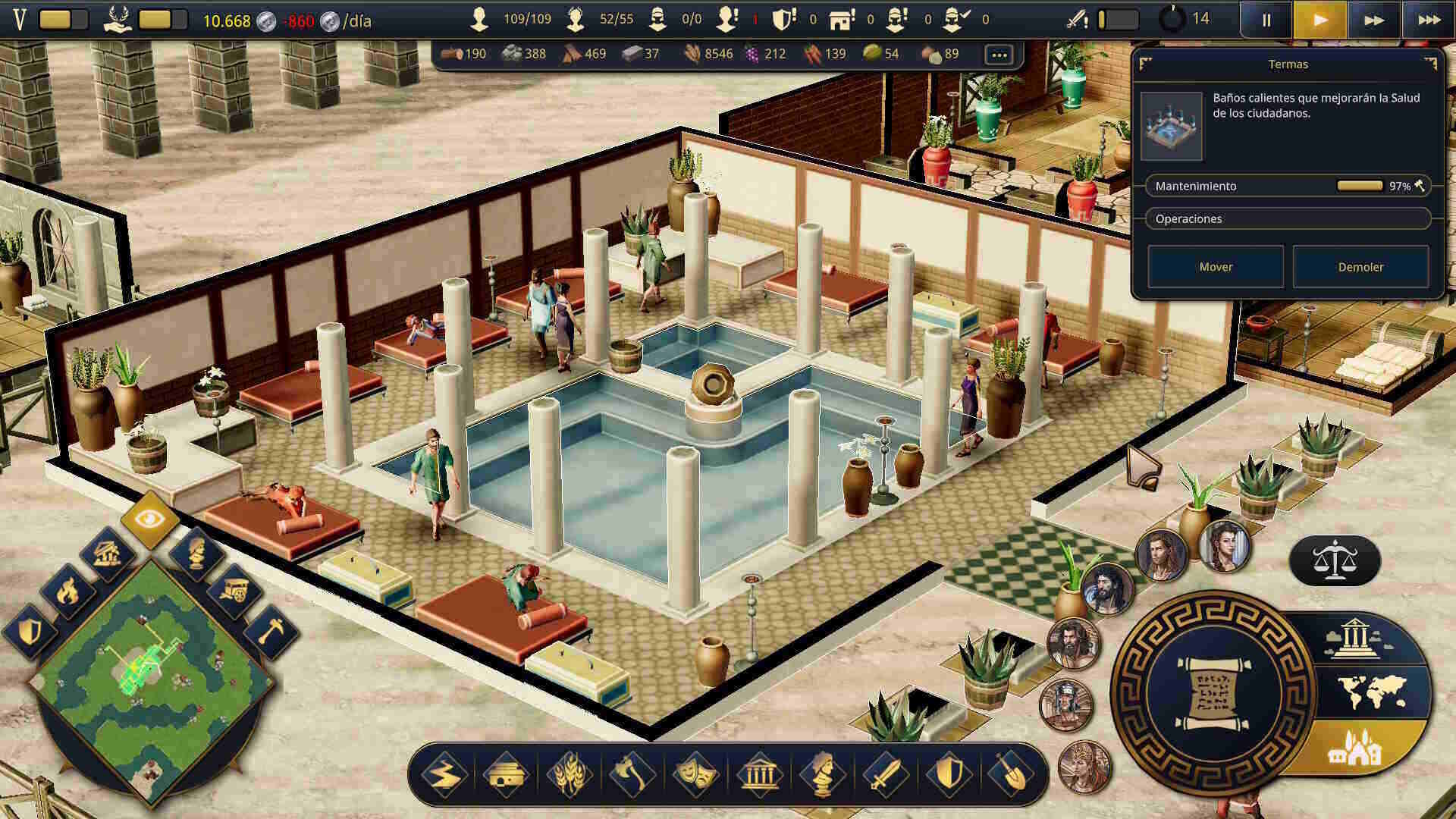Pause the game speed

coord(1266,20)
